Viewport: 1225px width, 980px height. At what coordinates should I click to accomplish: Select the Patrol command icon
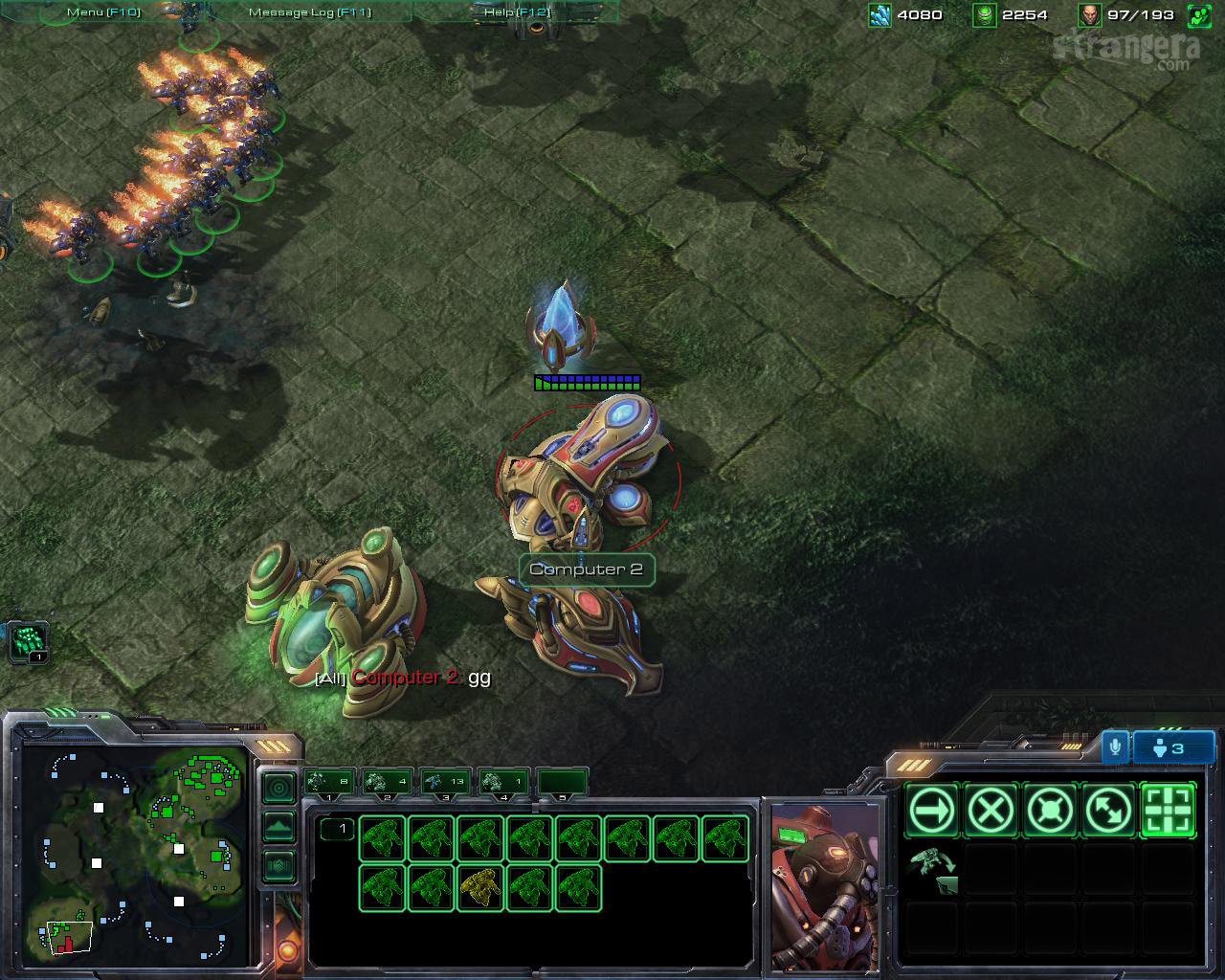tap(1109, 811)
